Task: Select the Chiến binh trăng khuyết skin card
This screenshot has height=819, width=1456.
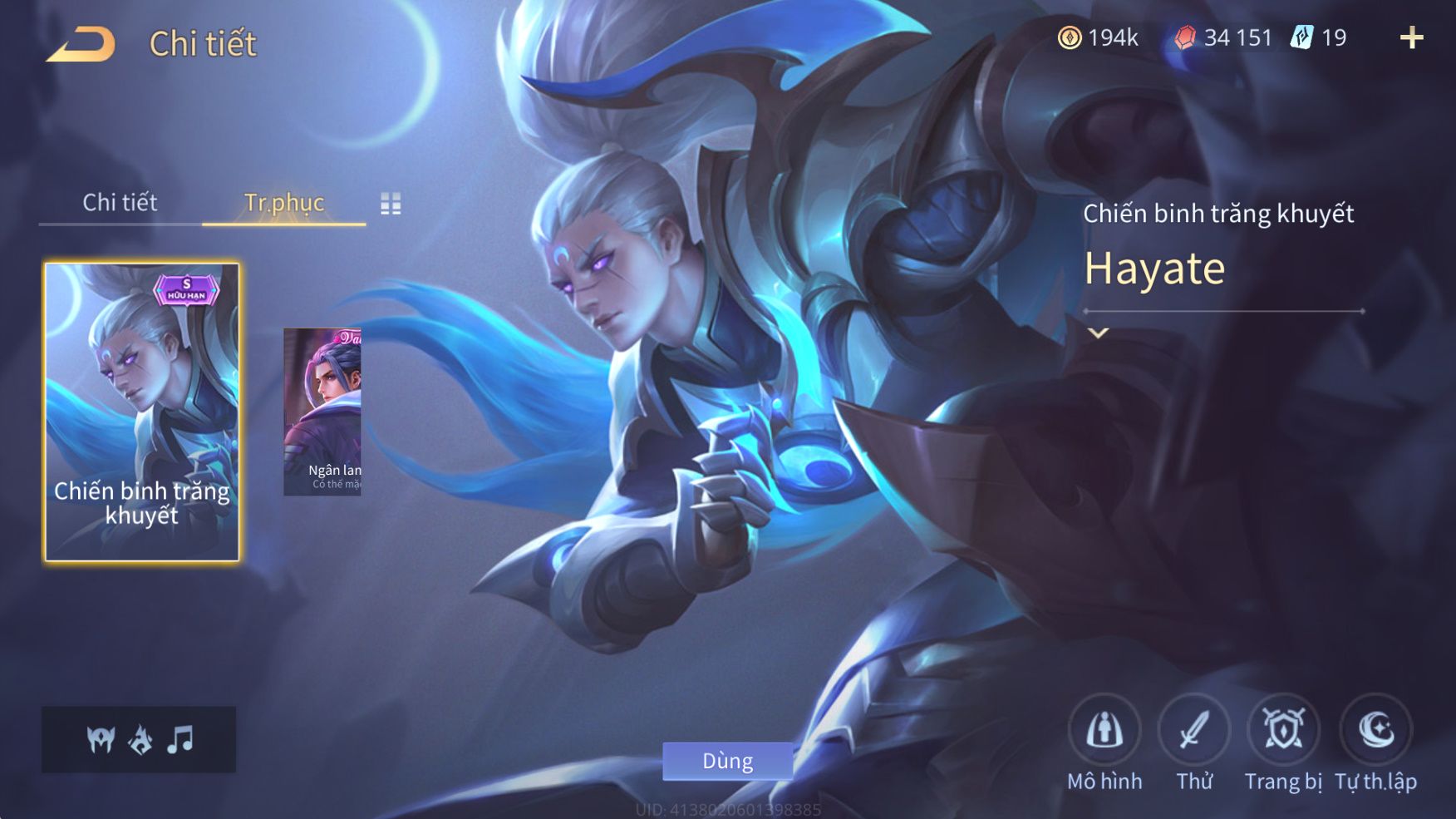Action: [x=141, y=412]
